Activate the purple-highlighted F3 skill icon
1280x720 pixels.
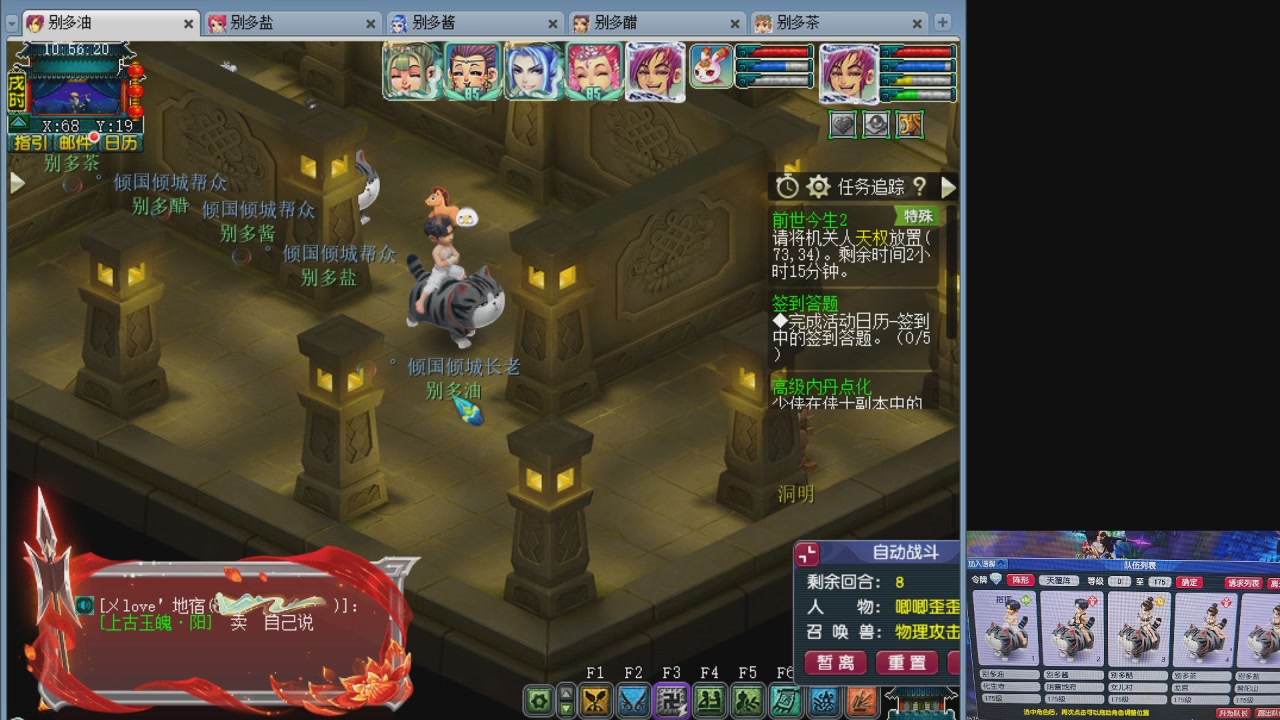point(671,700)
